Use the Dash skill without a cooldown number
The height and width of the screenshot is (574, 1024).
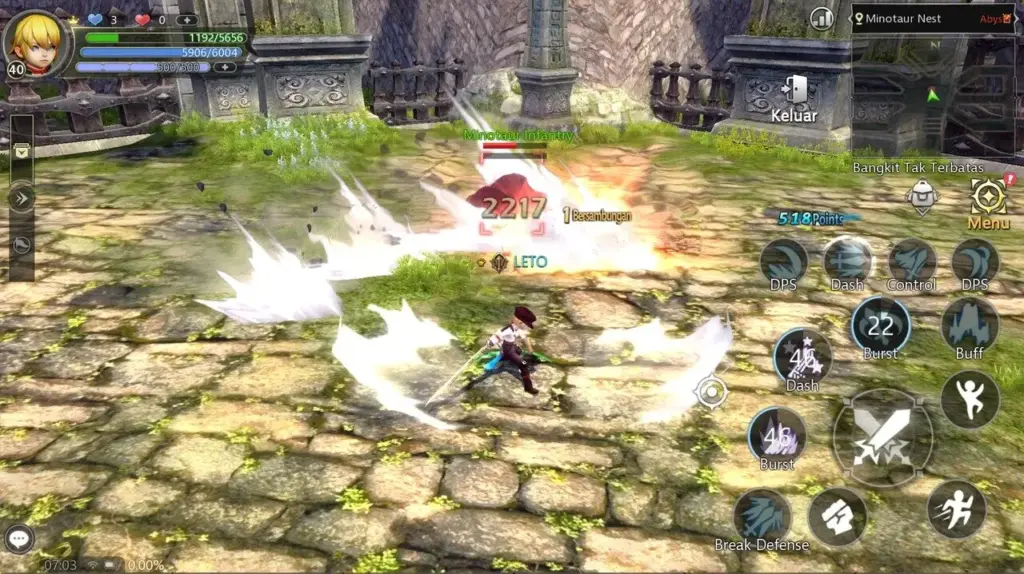pyautogui.click(x=847, y=263)
